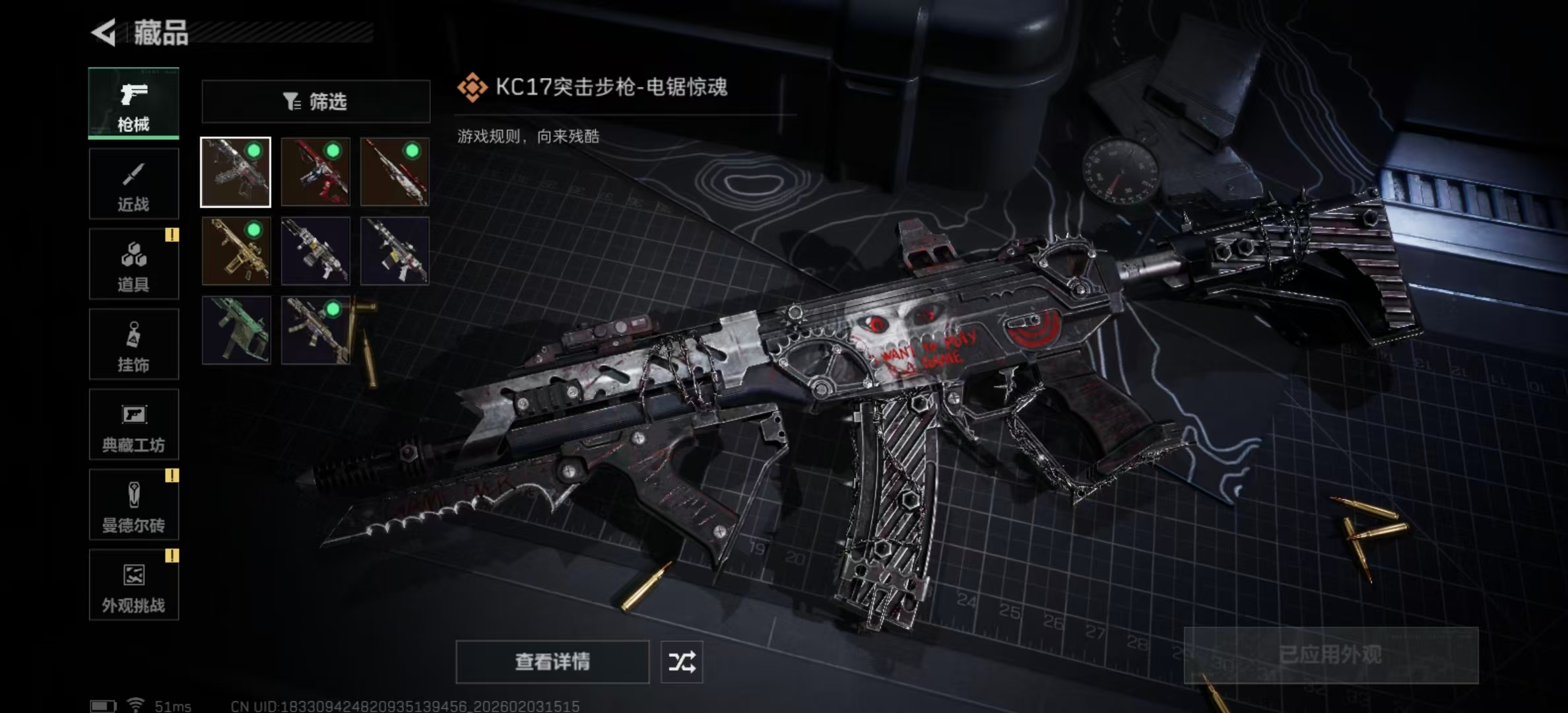Viewport: 1568px width, 713px height.
Task: Select the 挂饰 charms category
Action: click(133, 343)
